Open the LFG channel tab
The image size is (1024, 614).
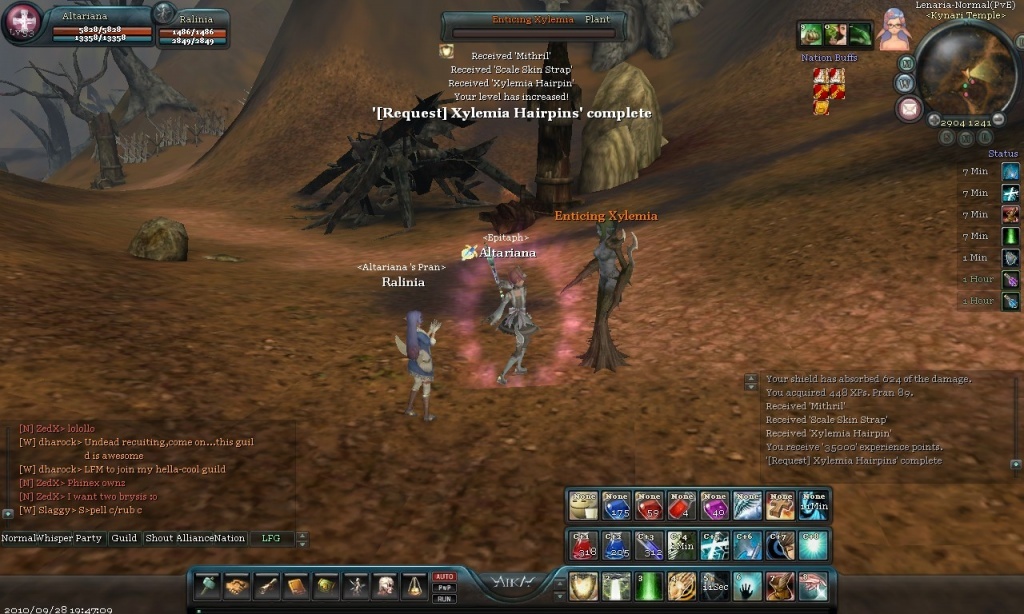point(271,538)
